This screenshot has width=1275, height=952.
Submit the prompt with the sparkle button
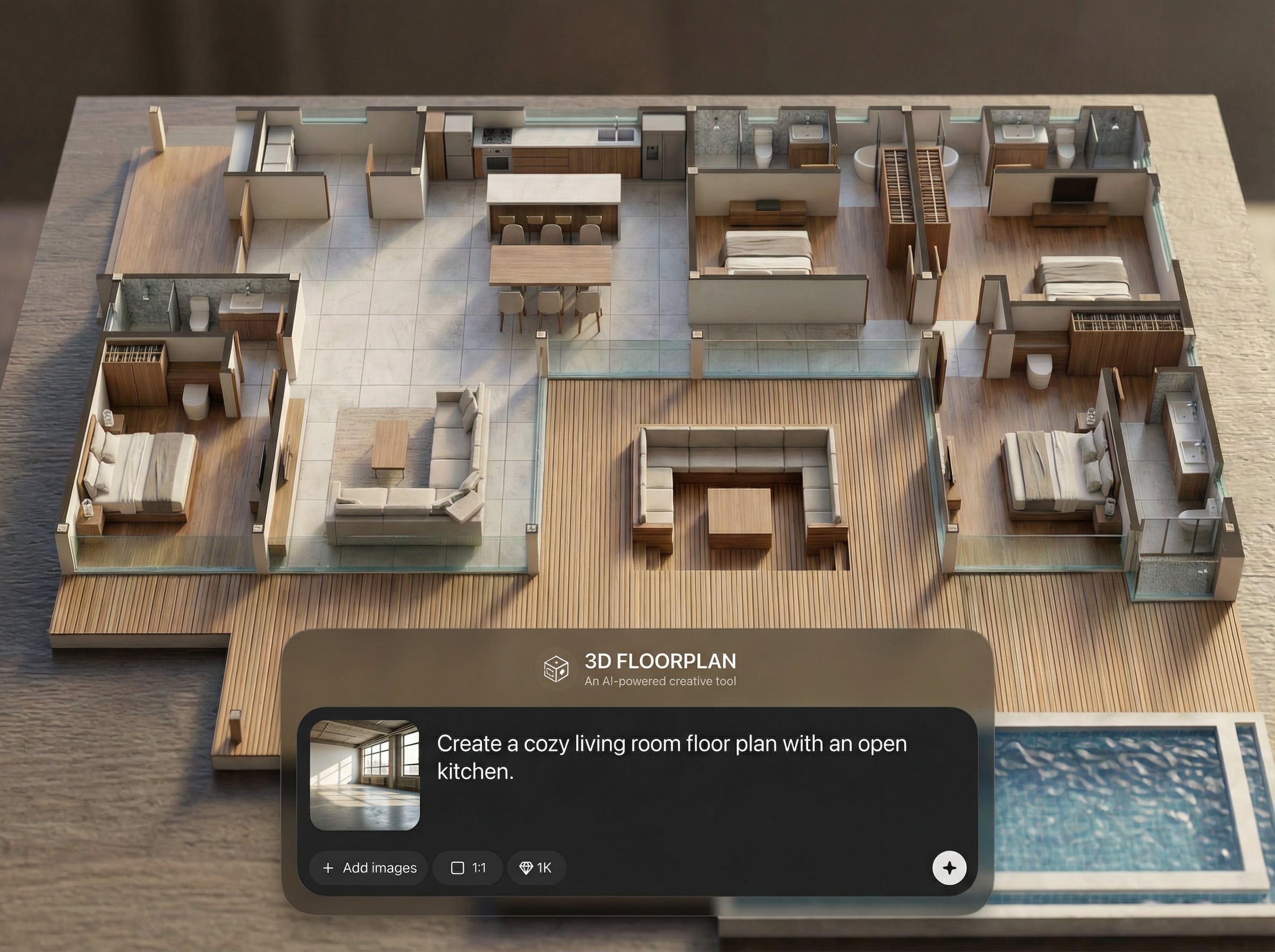point(949,868)
